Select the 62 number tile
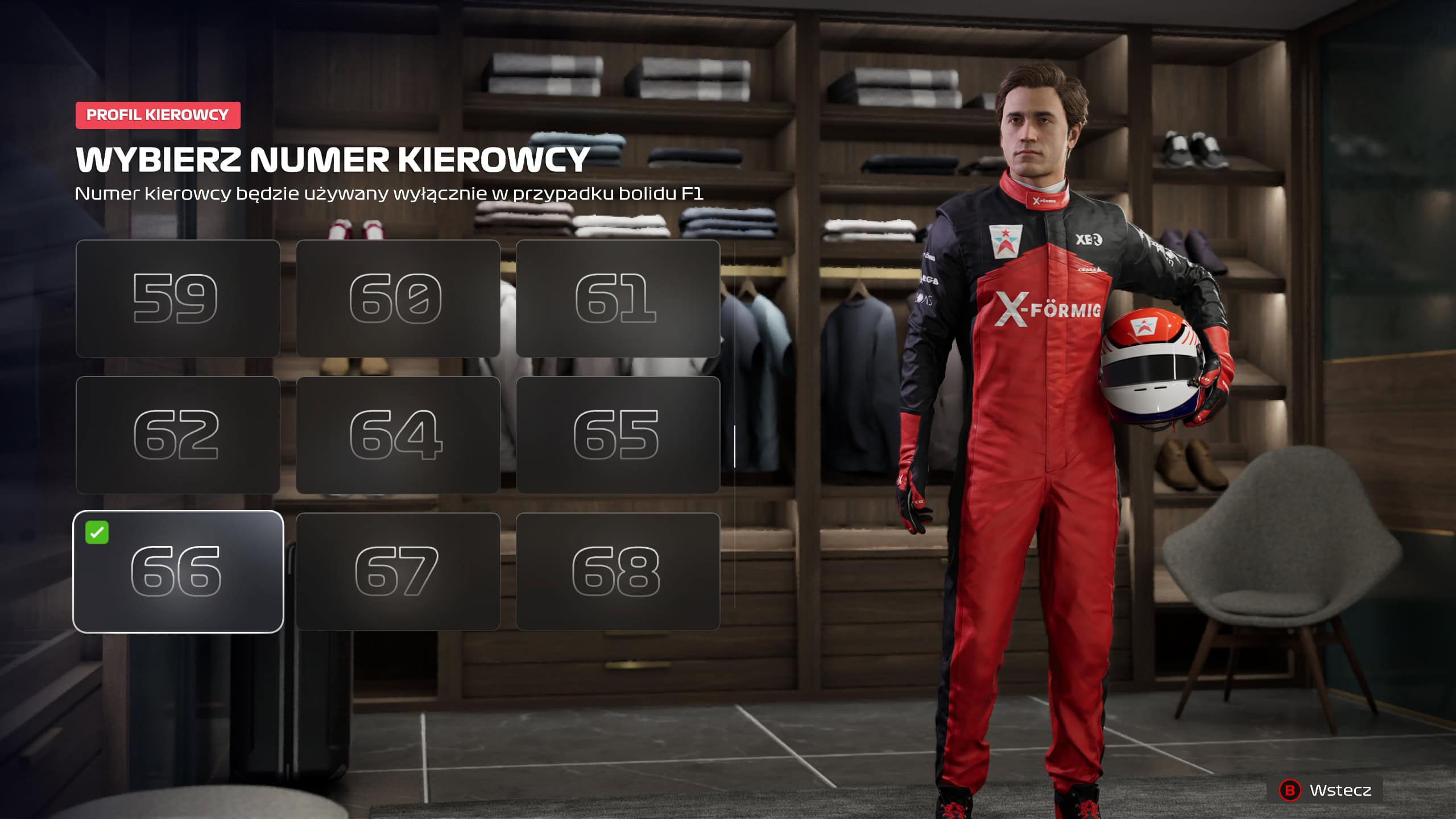1456x819 pixels. (177, 435)
